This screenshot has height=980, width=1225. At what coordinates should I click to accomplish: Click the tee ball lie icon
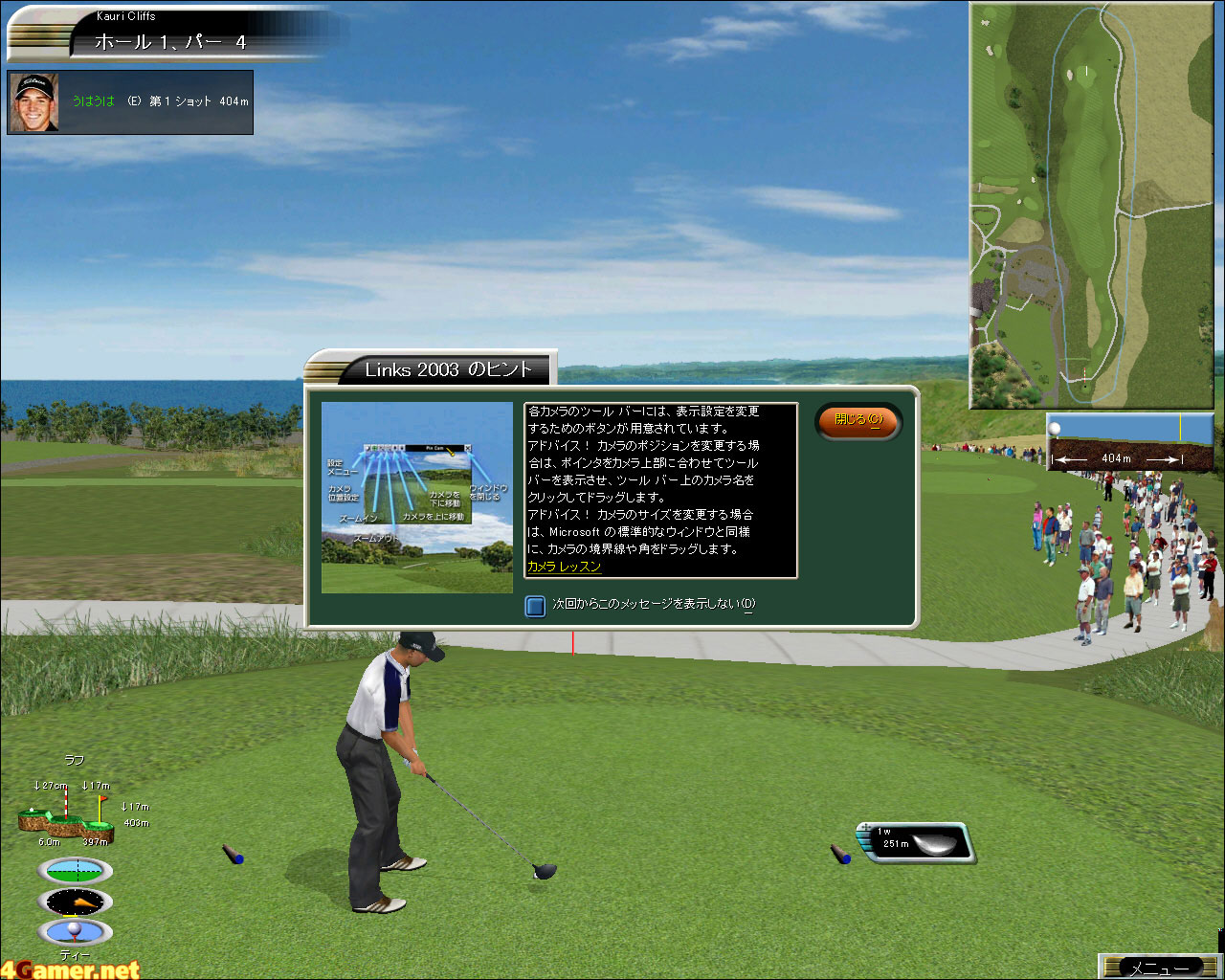75,931
